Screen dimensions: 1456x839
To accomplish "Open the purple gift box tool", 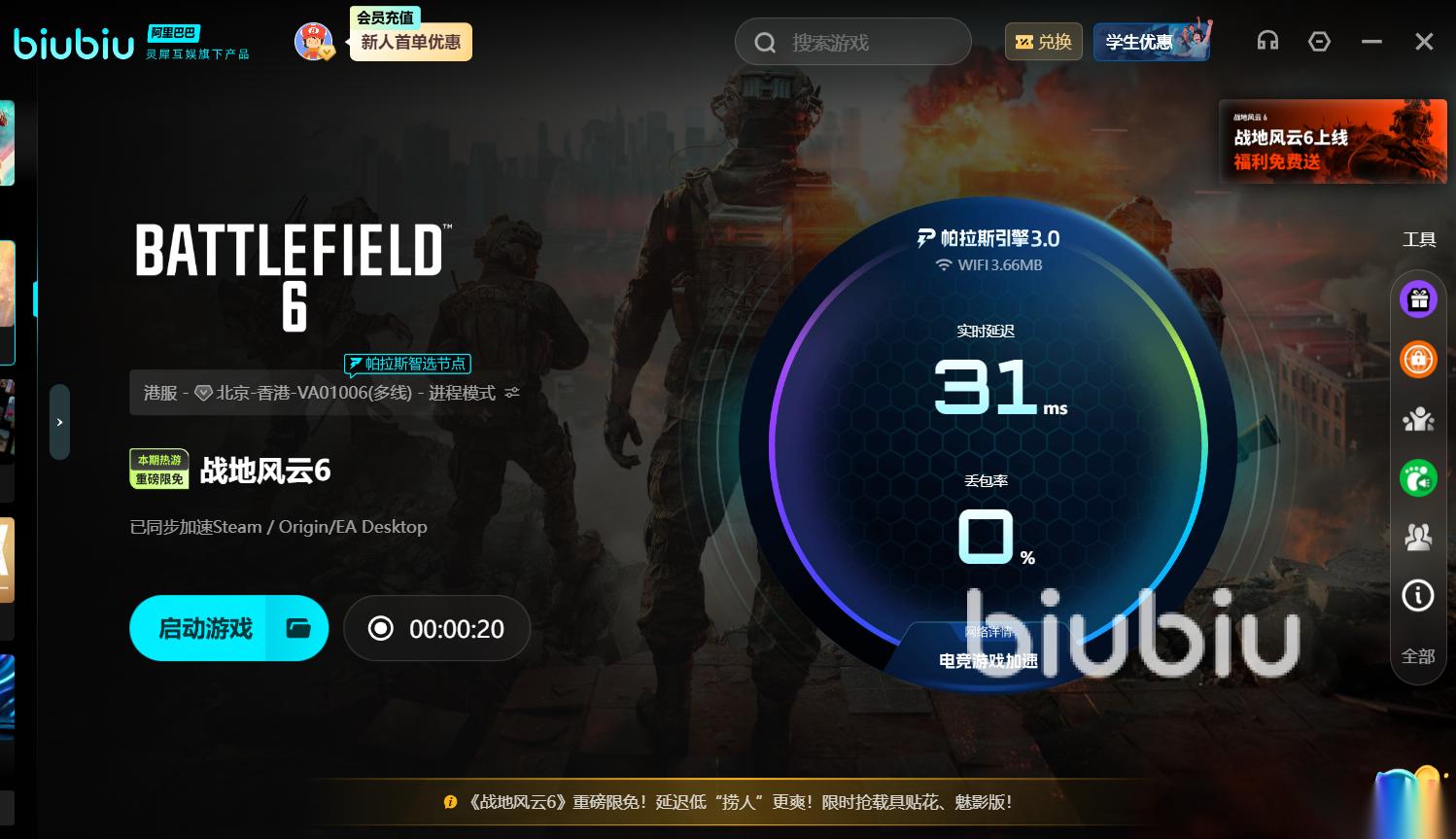I will (1418, 299).
